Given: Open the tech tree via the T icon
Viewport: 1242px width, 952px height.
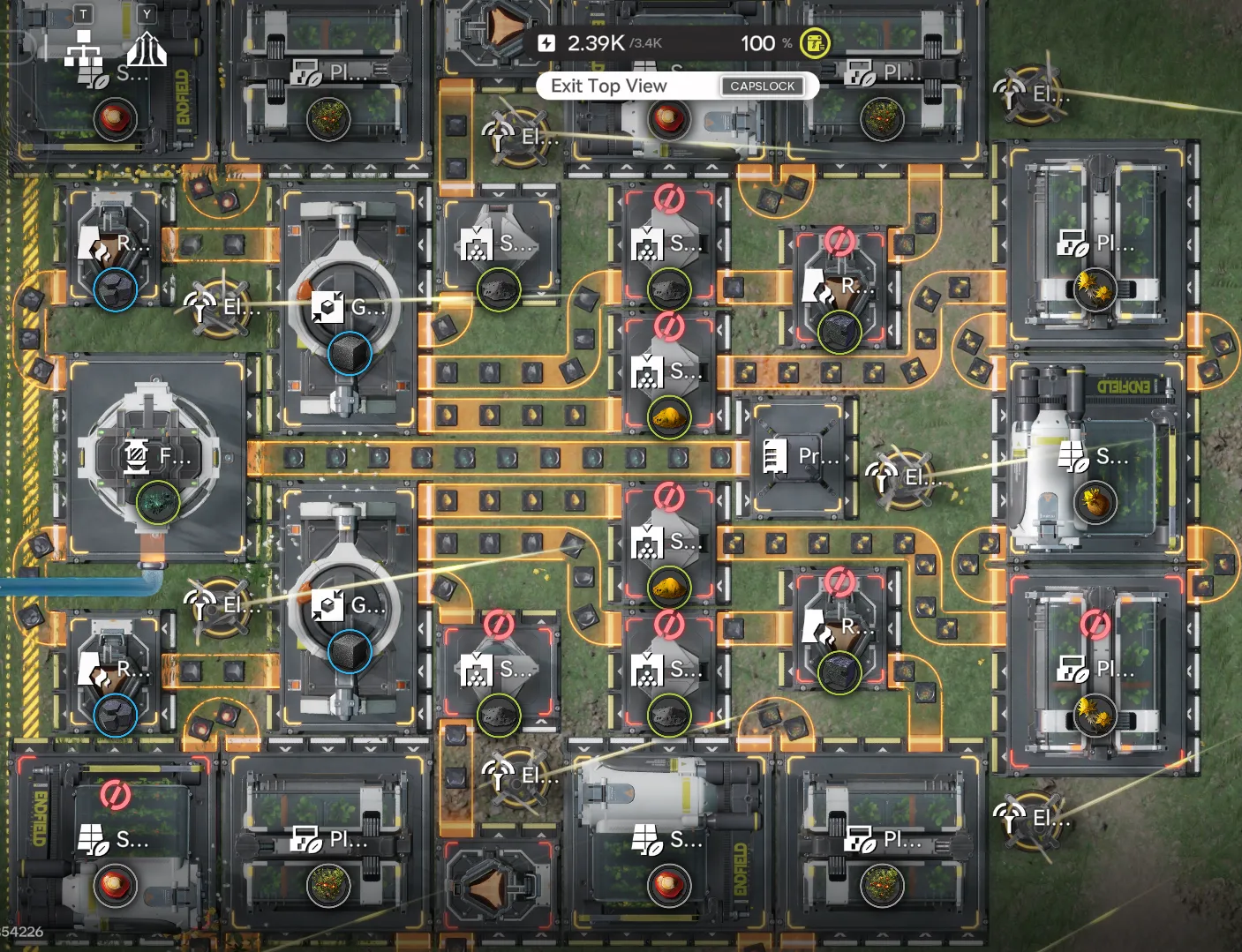Looking at the screenshot, I should [x=84, y=15].
